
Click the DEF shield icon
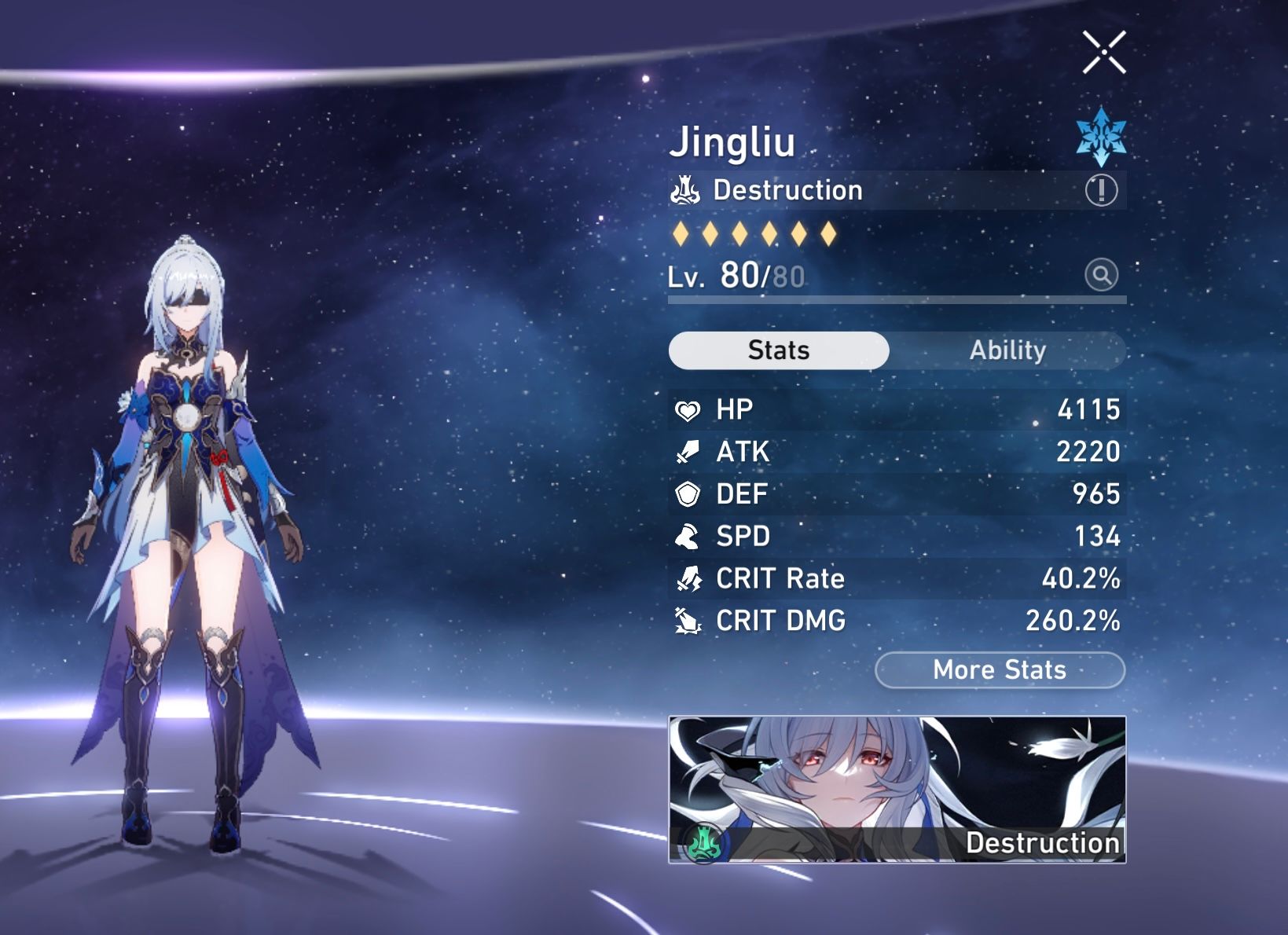pyautogui.click(x=685, y=494)
